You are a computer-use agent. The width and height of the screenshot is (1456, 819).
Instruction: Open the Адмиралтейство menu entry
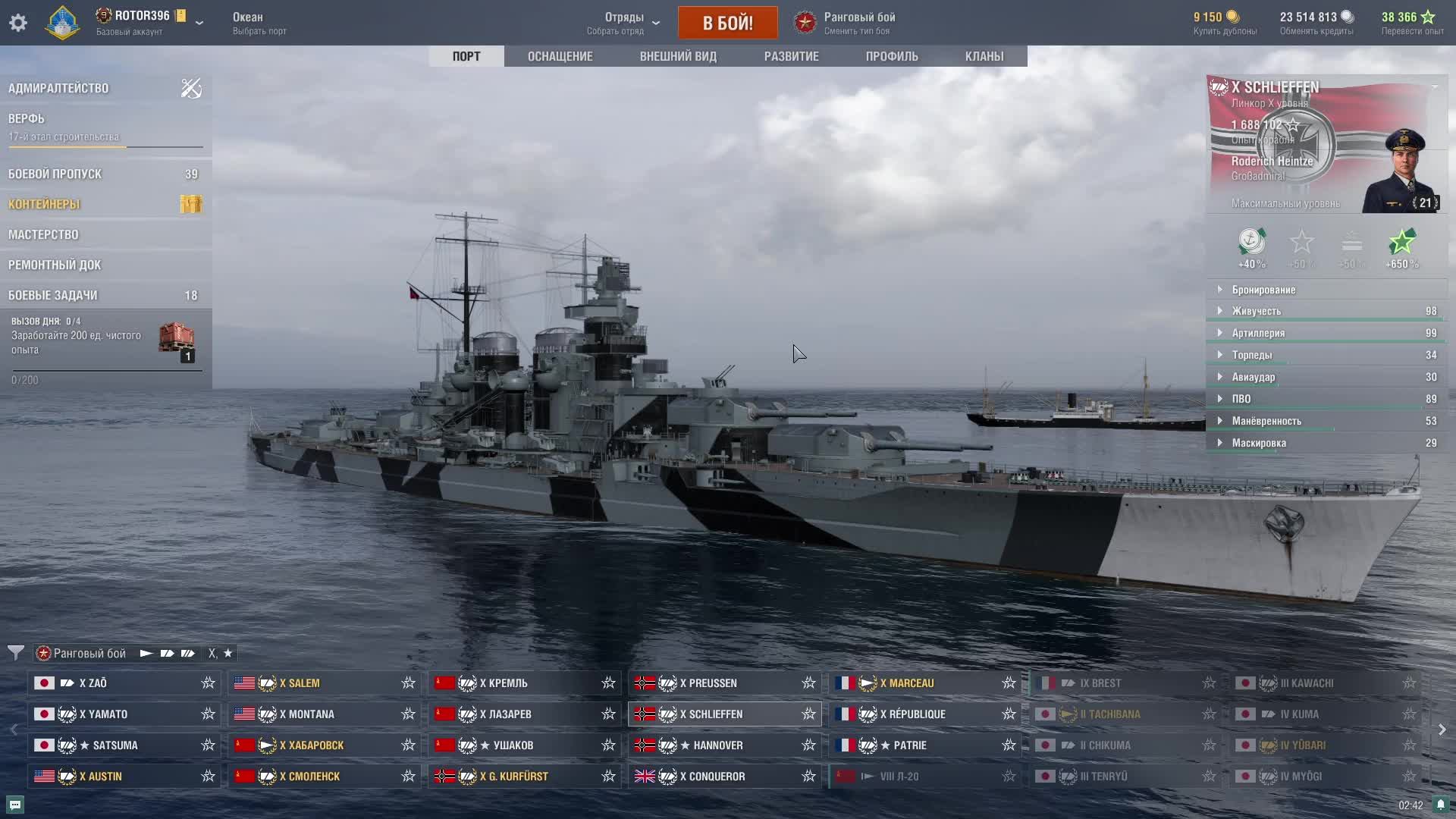pyautogui.click(x=58, y=88)
